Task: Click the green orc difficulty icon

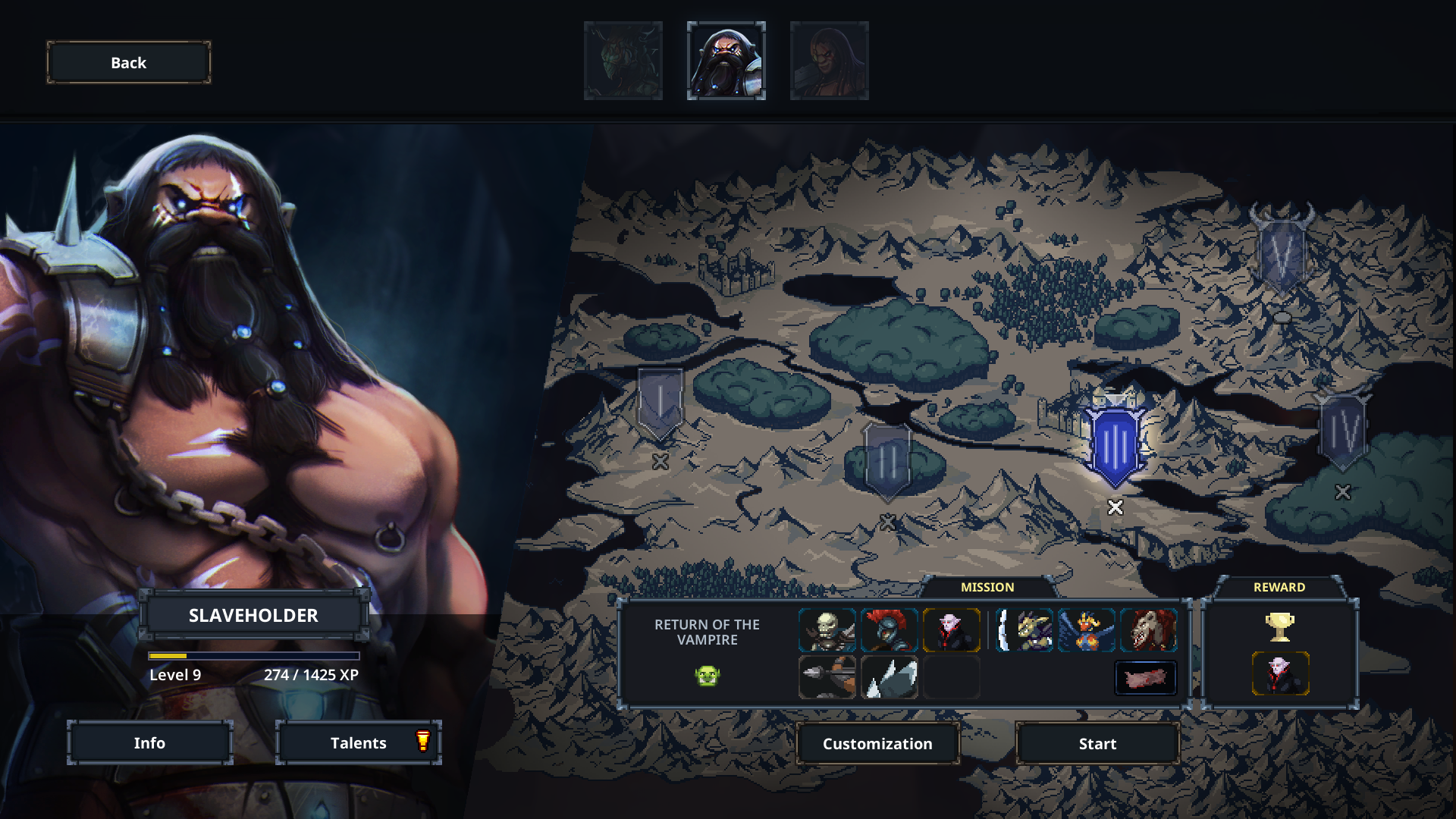Action: click(707, 675)
